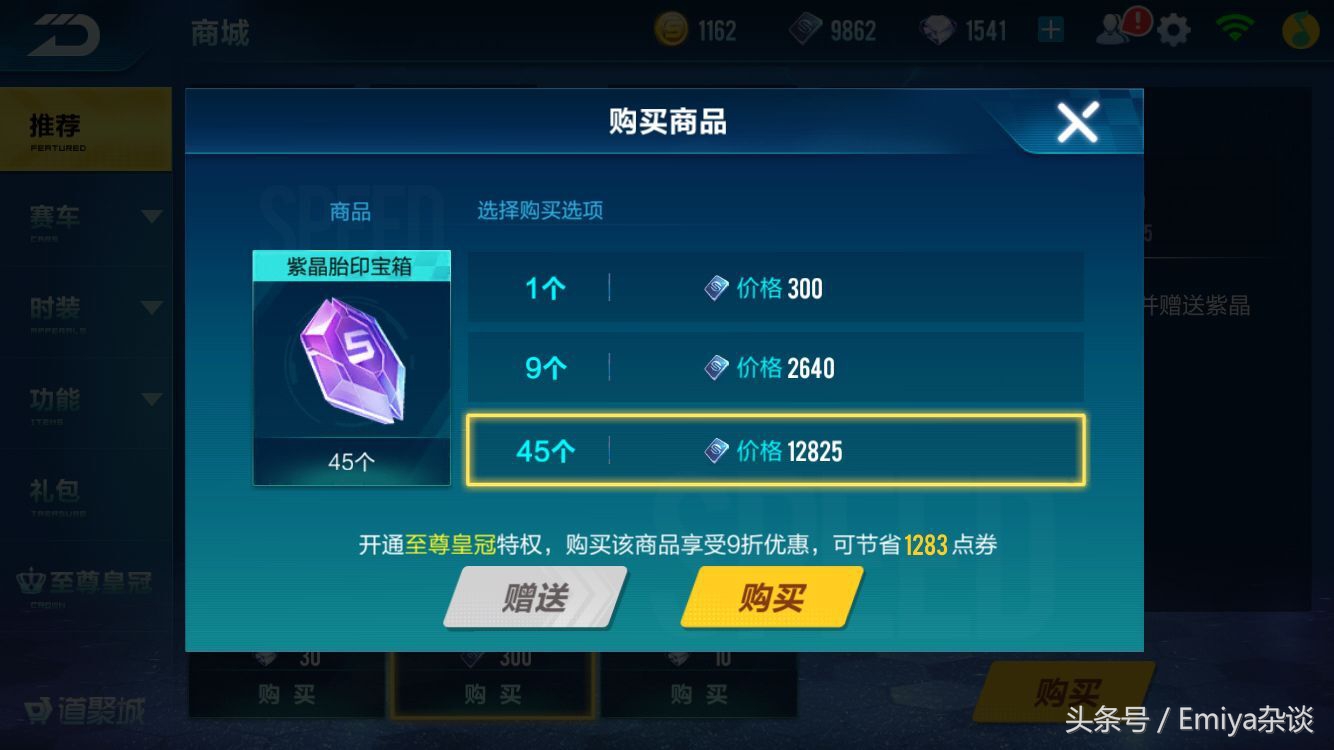Open the settings gear icon
Image resolution: width=1334 pixels, height=750 pixels.
(x=1173, y=29)
